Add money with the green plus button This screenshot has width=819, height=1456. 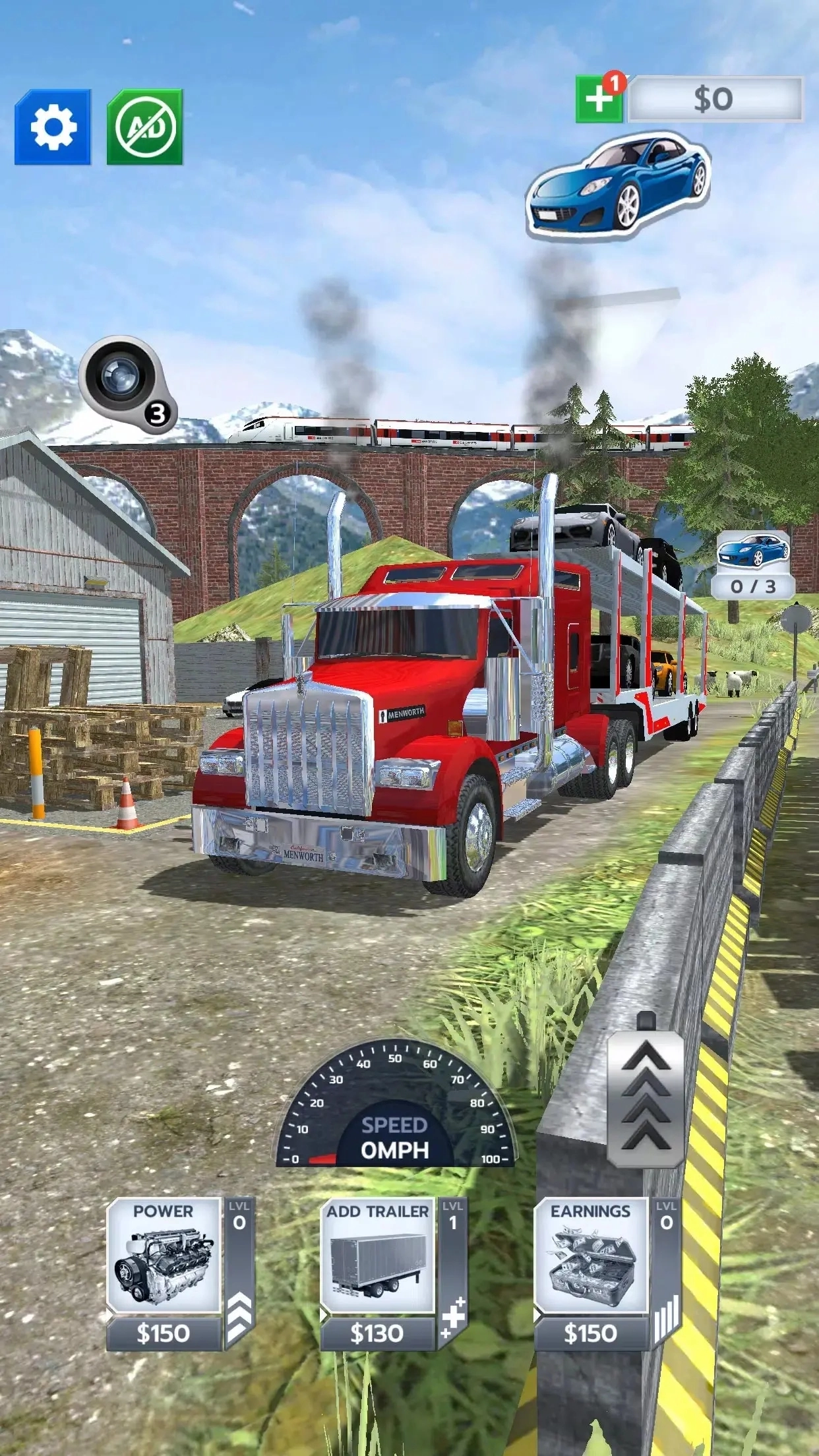pyautogui.click(x=599, y=100)
